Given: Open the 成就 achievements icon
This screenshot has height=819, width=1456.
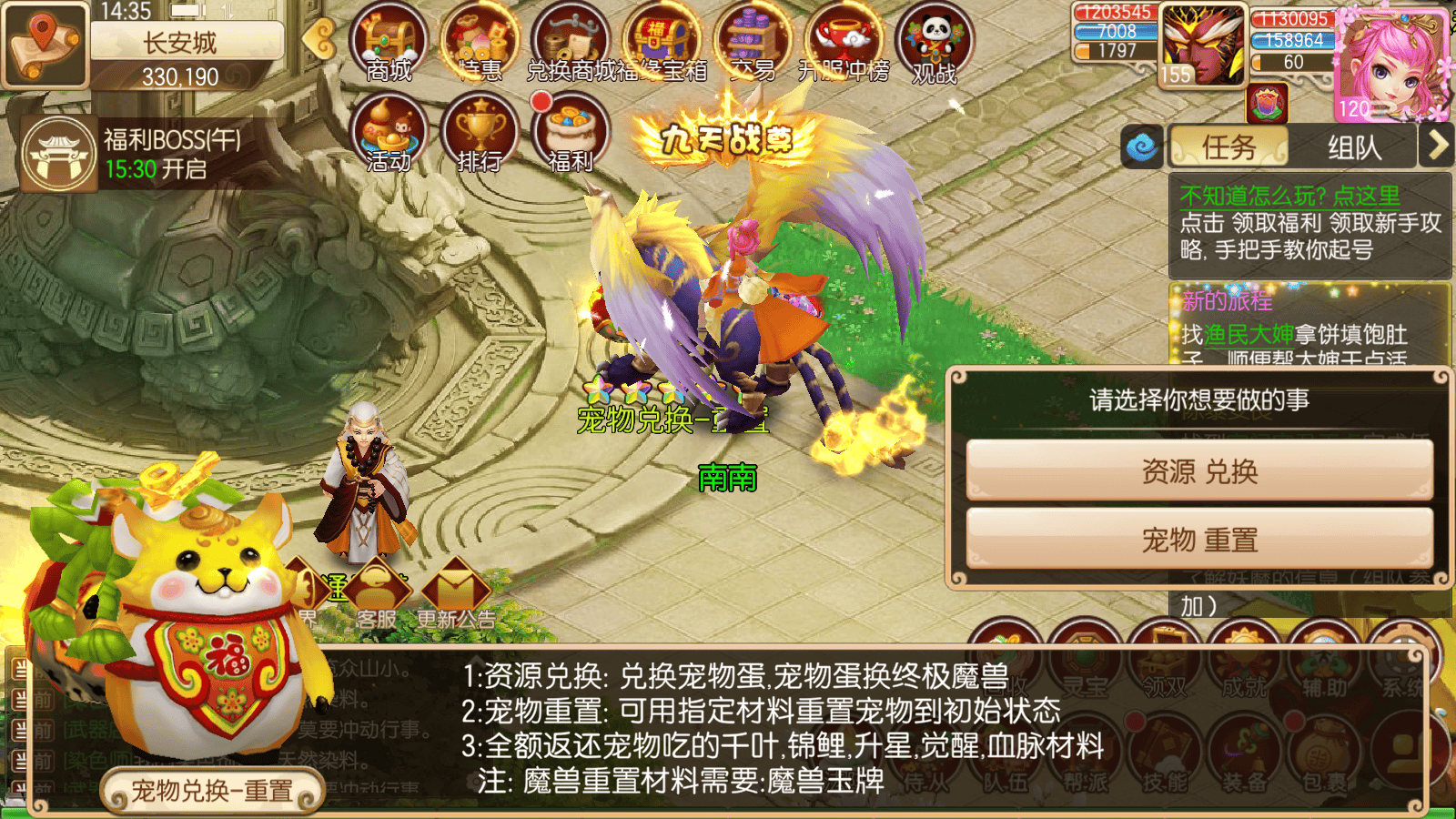Looking at the screenshot, I should [x=1244, y=652].
